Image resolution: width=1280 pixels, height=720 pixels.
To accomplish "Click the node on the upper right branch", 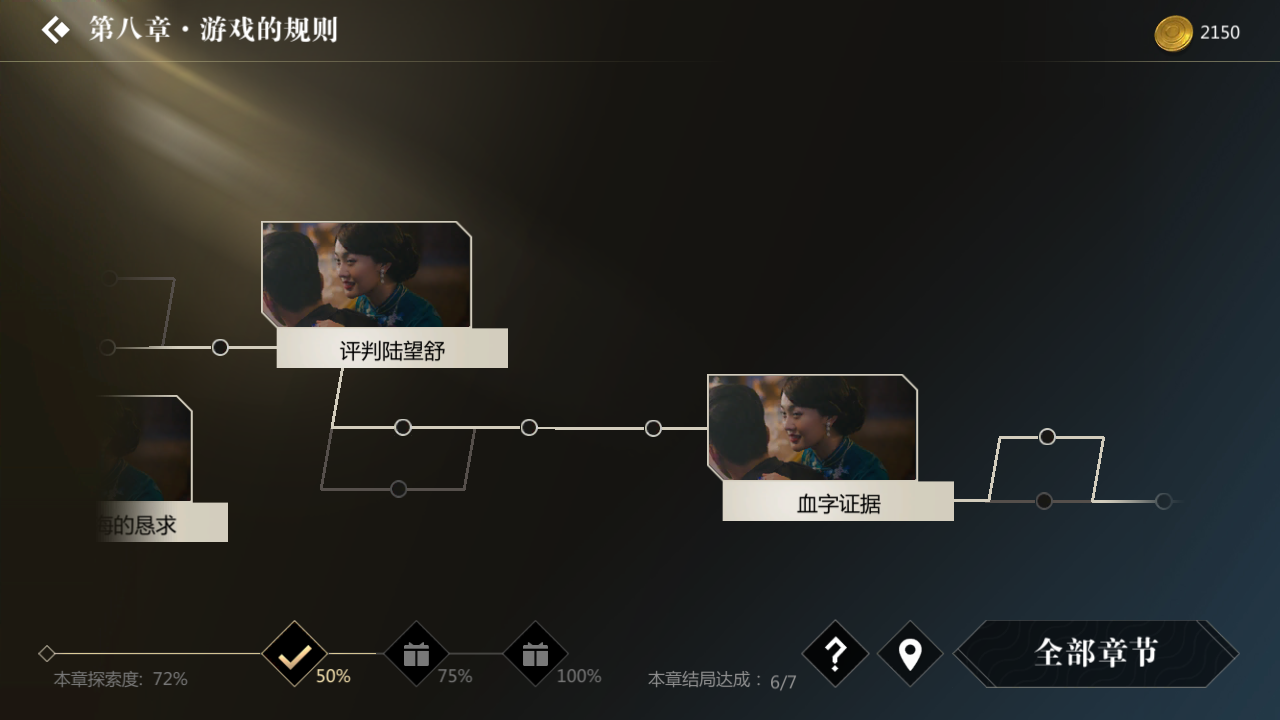I will (x=1047, y=436).
